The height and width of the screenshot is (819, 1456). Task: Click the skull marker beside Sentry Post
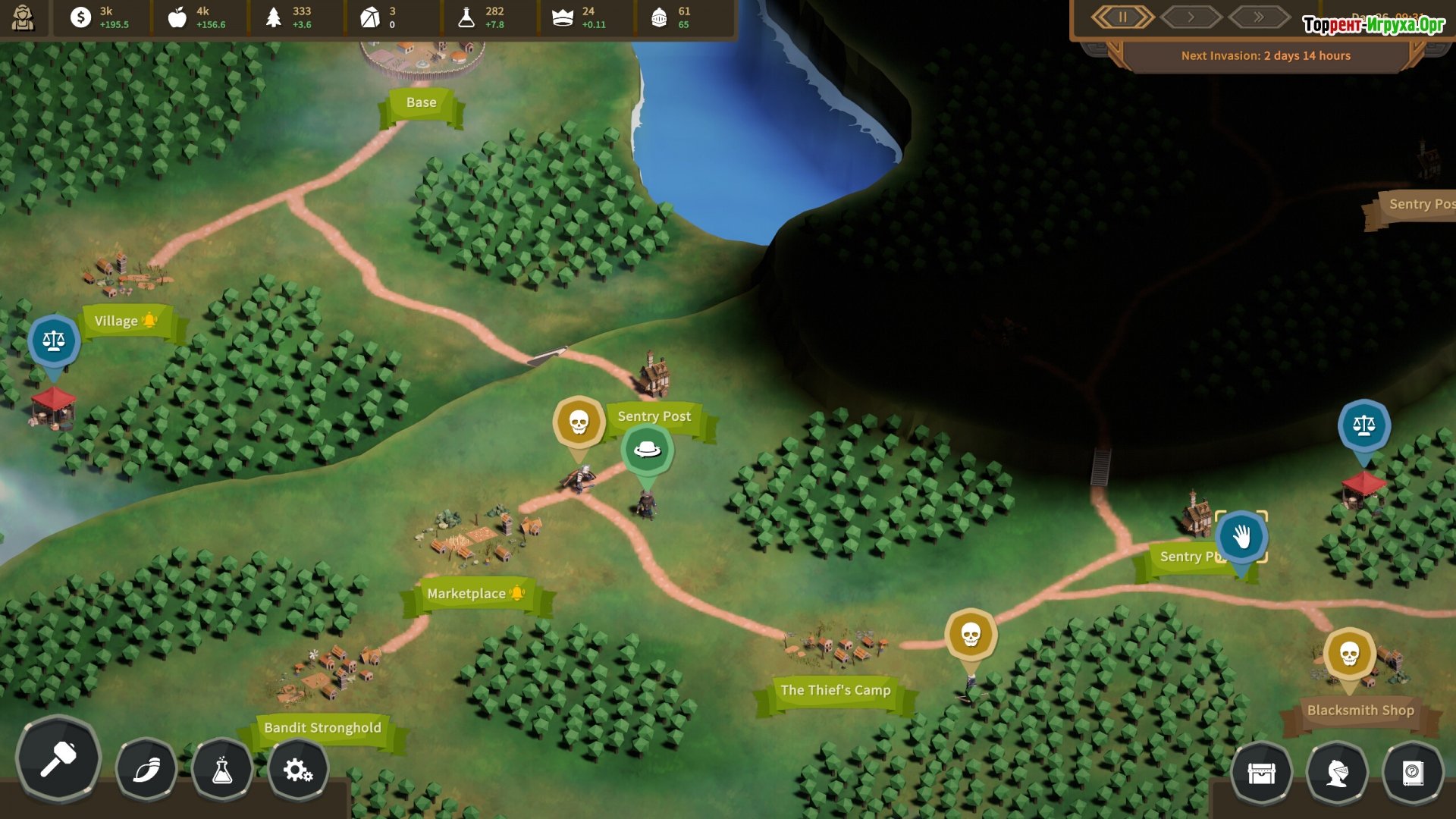(x=579, y=422)
